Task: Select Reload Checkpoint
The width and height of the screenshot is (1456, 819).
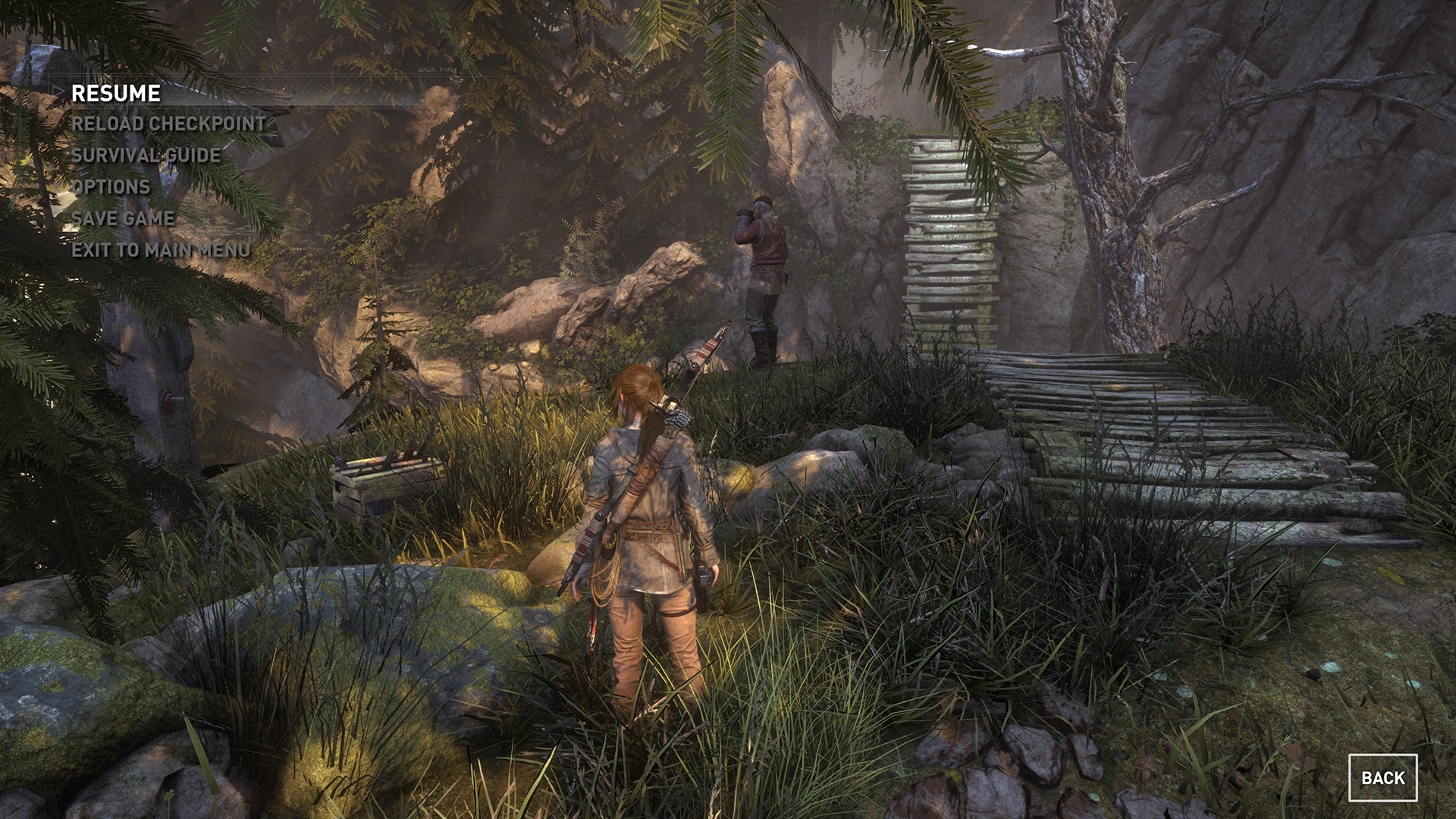Action: [x=168, y=124]
